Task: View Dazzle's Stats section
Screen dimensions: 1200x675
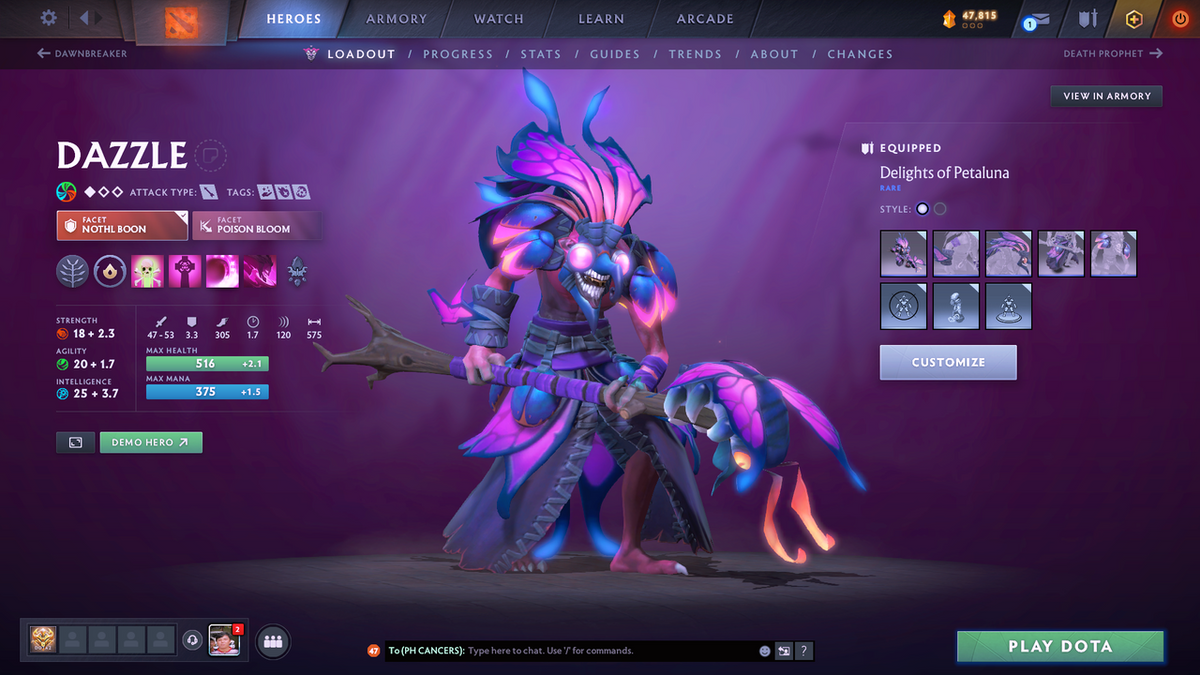Action: point(541,54)
